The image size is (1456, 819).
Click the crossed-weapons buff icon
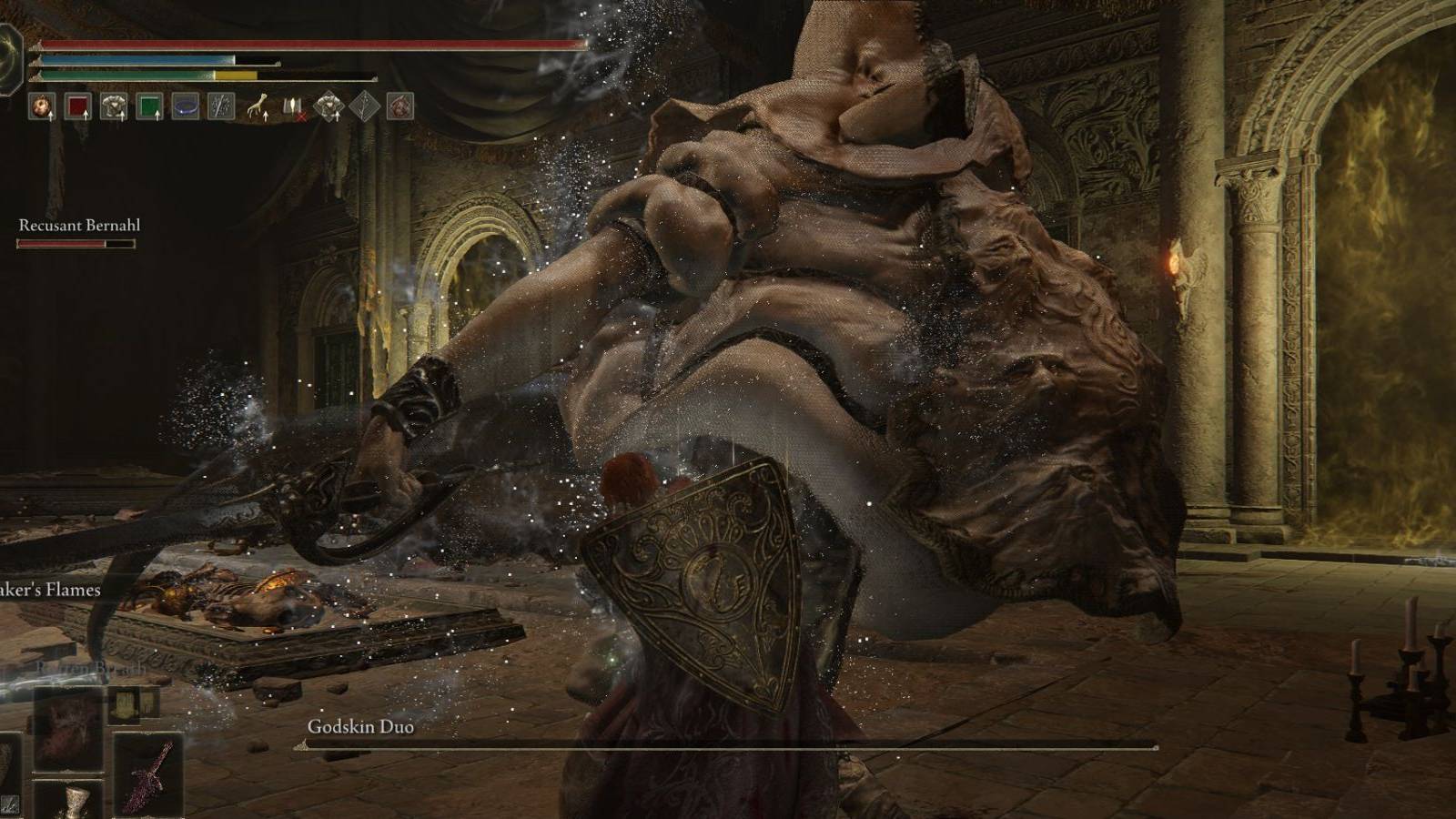coord(221,106)
